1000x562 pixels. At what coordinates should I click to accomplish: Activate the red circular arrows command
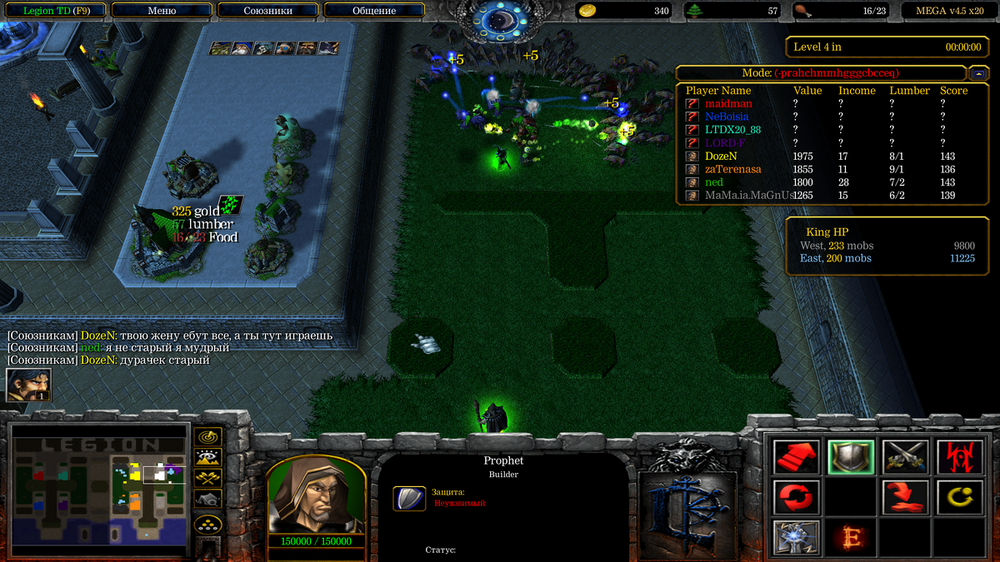[797, 496]
